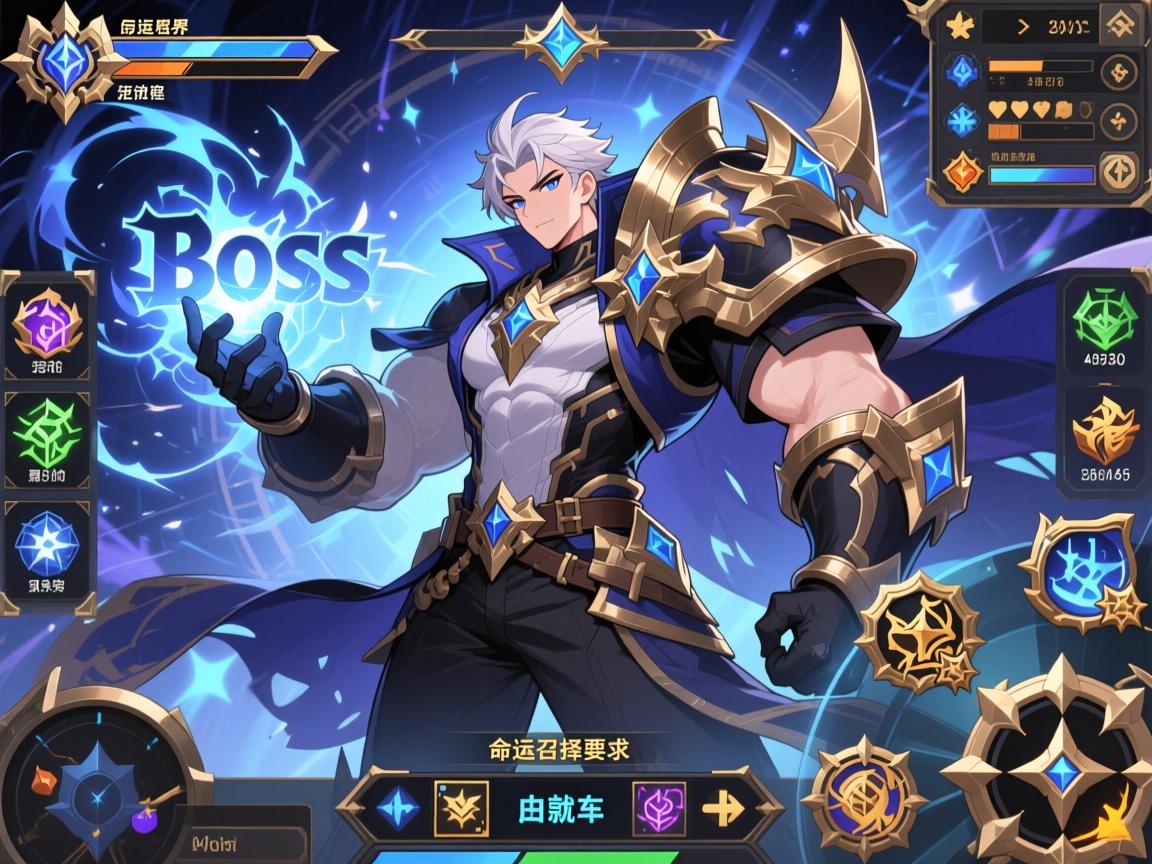Trigger the purple gold-emblem ability button
Image resolution: width=1152 pixels, height=864 pixels.
click(864, 796)
